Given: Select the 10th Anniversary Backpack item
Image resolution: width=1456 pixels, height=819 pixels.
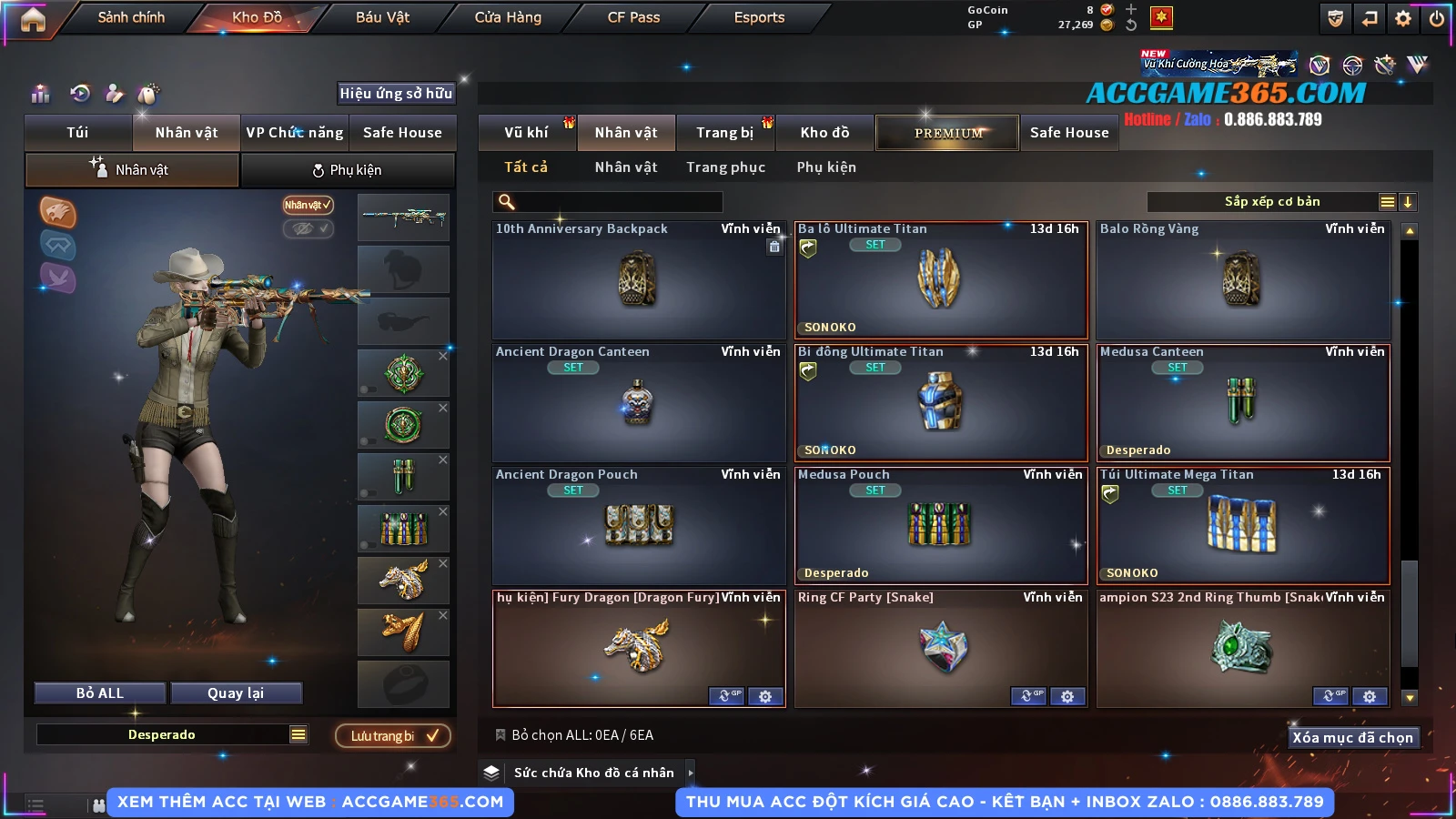Looking at the screenshot, I should [638, 280].
